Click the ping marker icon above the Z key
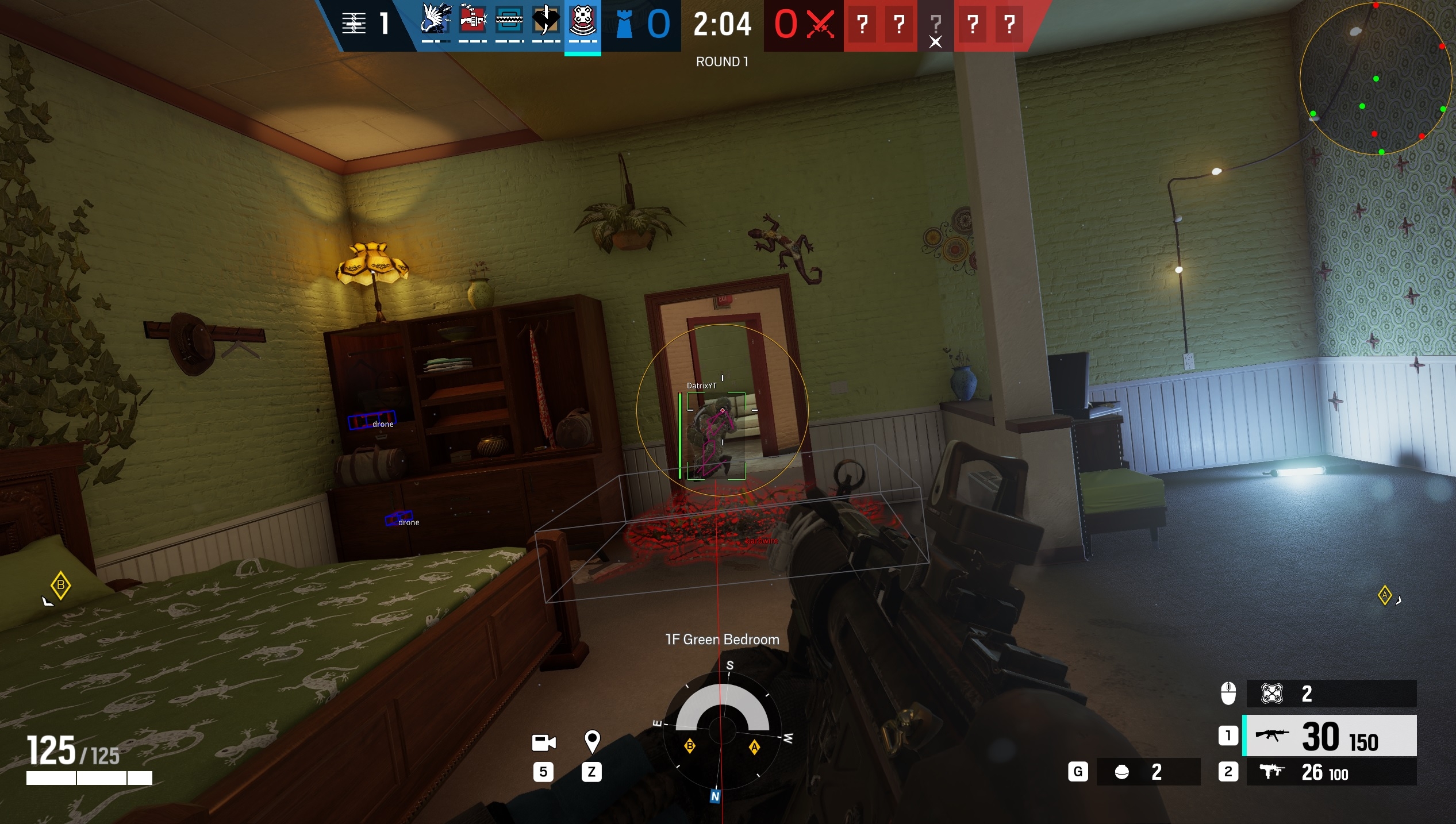The image size is (1456, 824). 593,742
